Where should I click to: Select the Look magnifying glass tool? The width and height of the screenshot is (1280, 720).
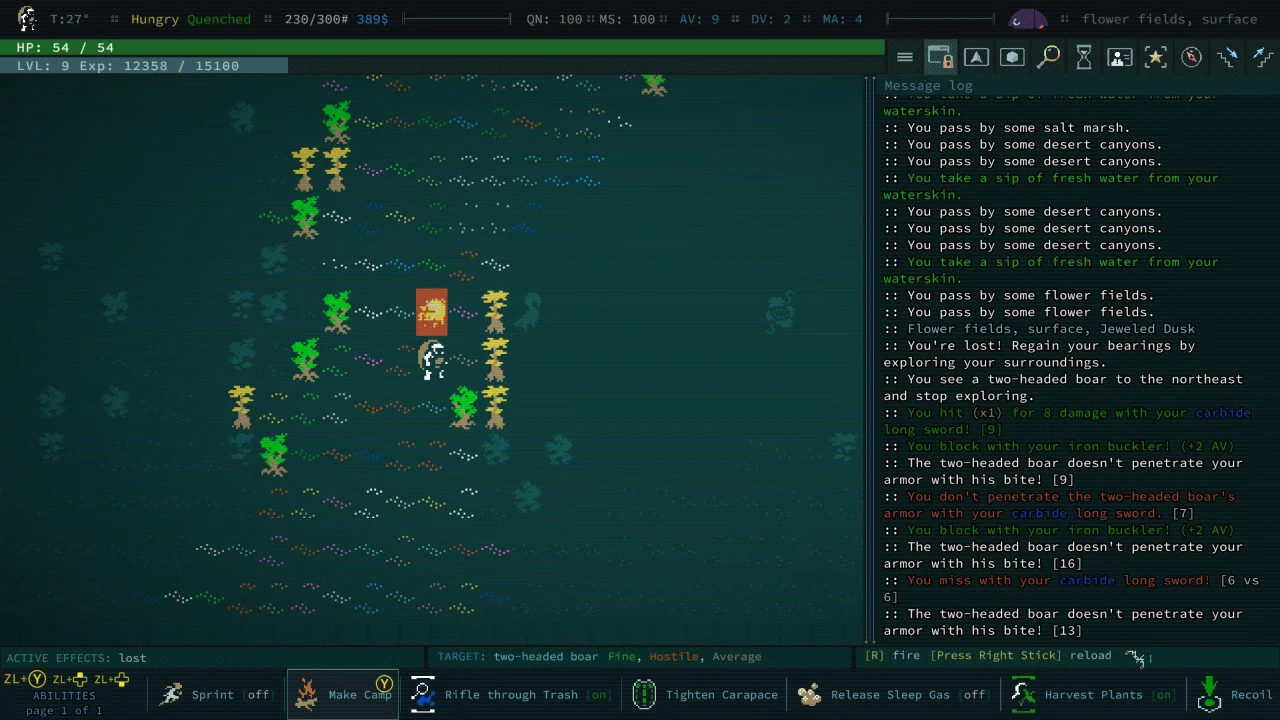(1049, 57)
